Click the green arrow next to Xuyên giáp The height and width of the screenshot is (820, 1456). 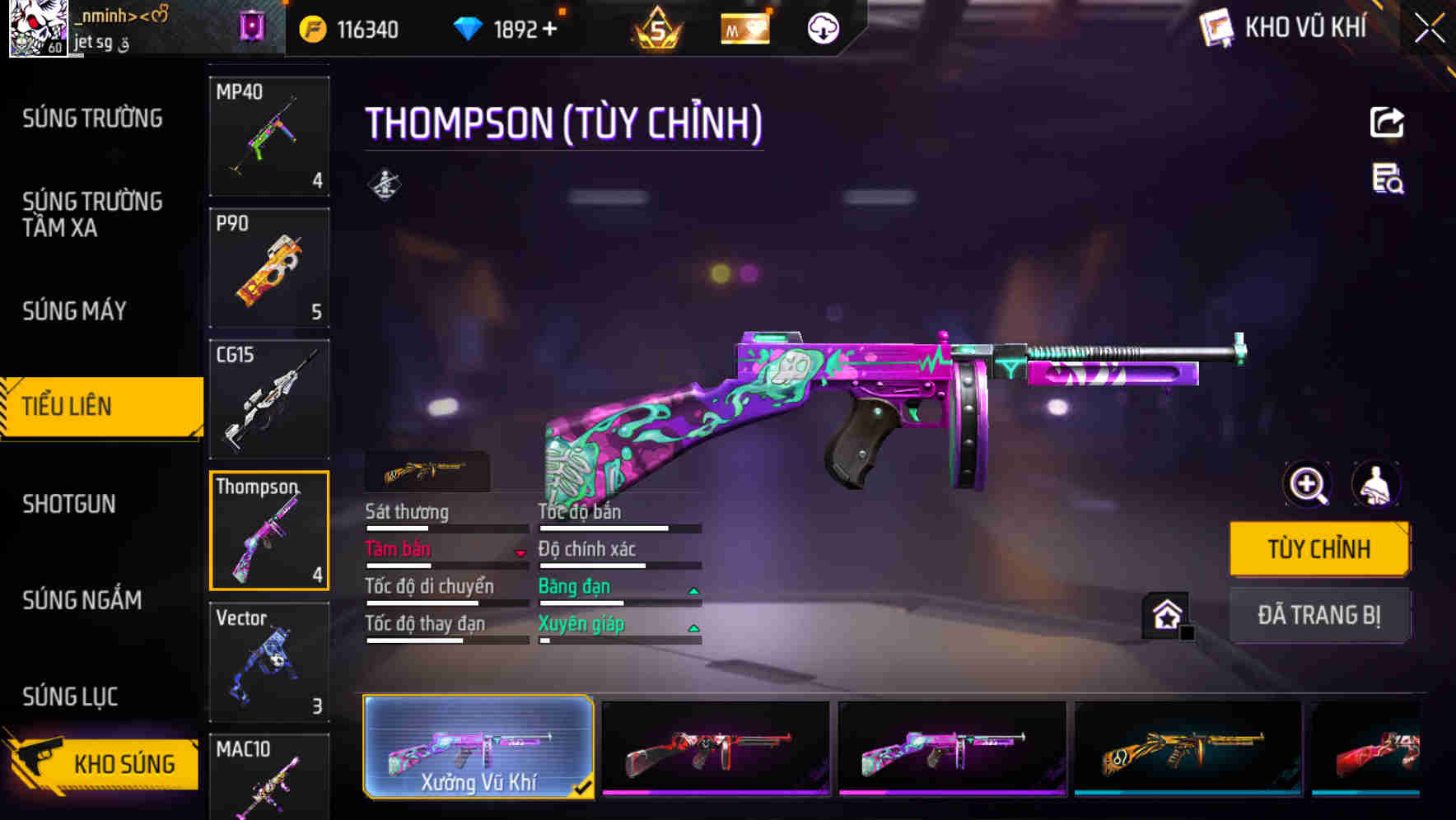tap(692, 627)
